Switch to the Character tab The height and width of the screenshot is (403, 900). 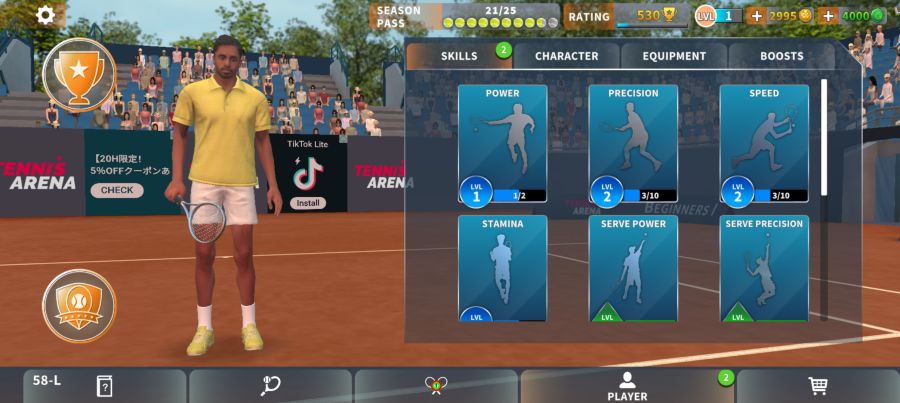566,56
